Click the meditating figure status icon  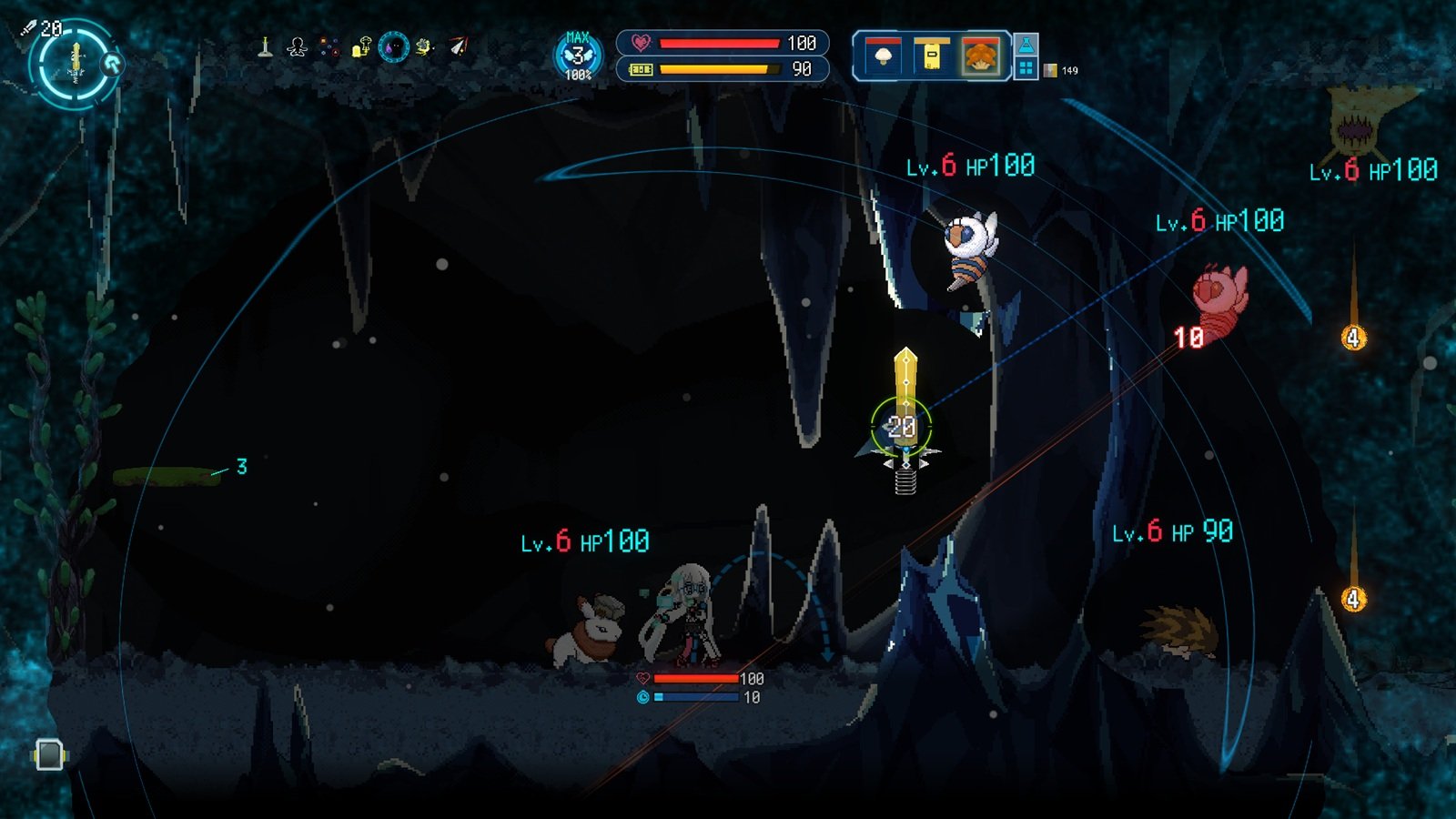point(297,47)
